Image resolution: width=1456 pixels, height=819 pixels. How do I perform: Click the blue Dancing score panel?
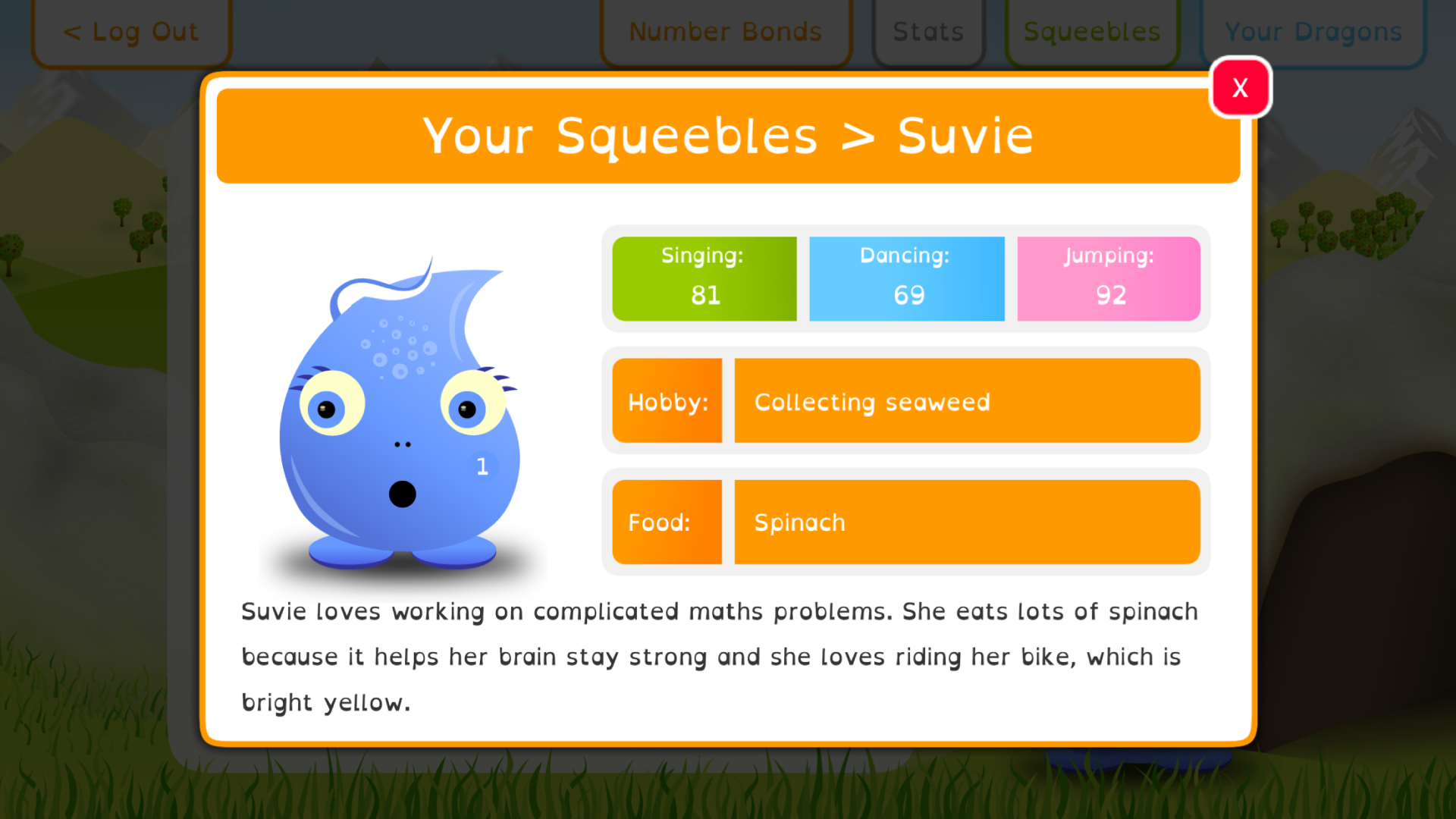(906, 278)
